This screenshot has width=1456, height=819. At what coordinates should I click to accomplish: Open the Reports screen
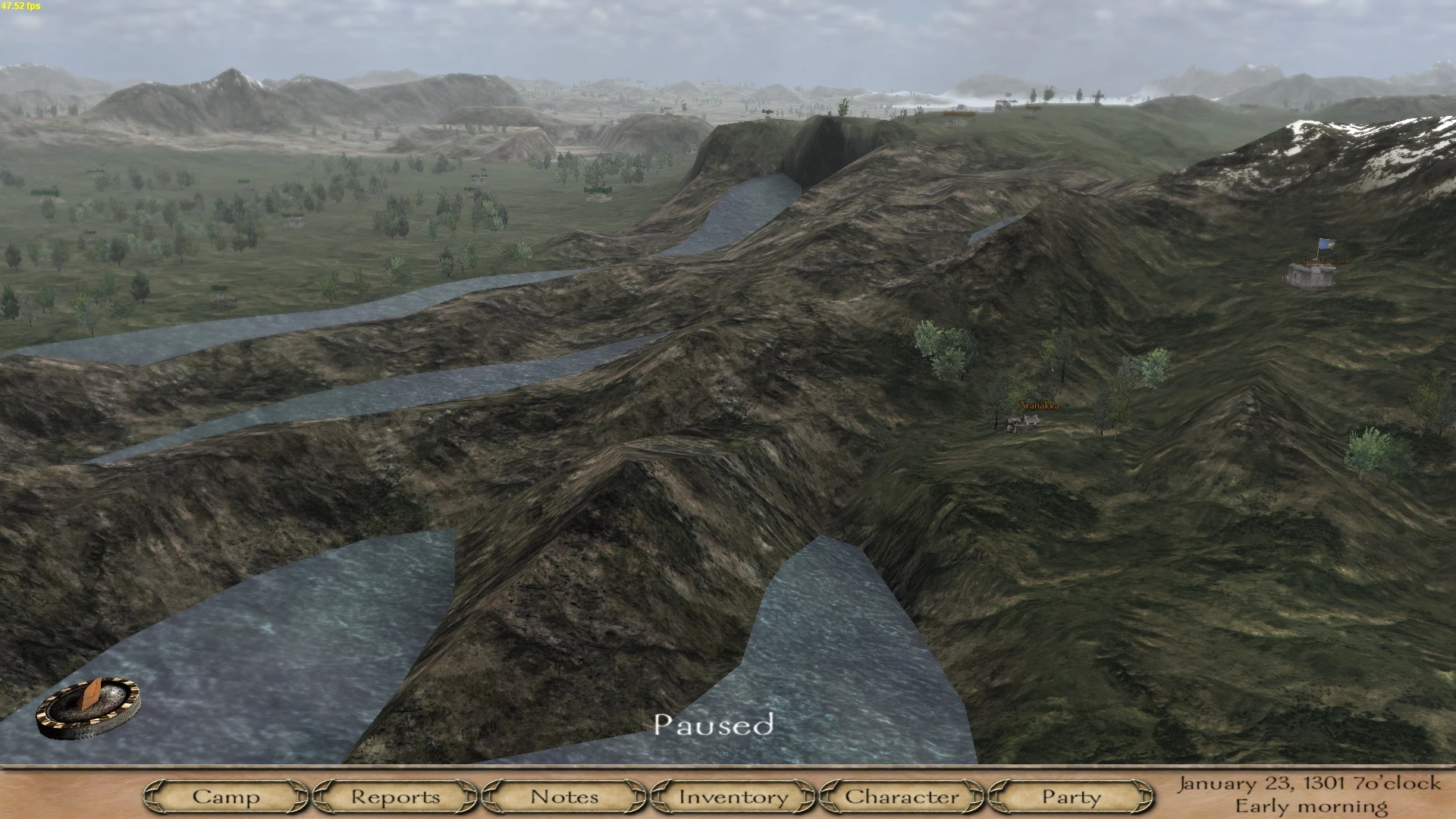click(x=394, y=797)
